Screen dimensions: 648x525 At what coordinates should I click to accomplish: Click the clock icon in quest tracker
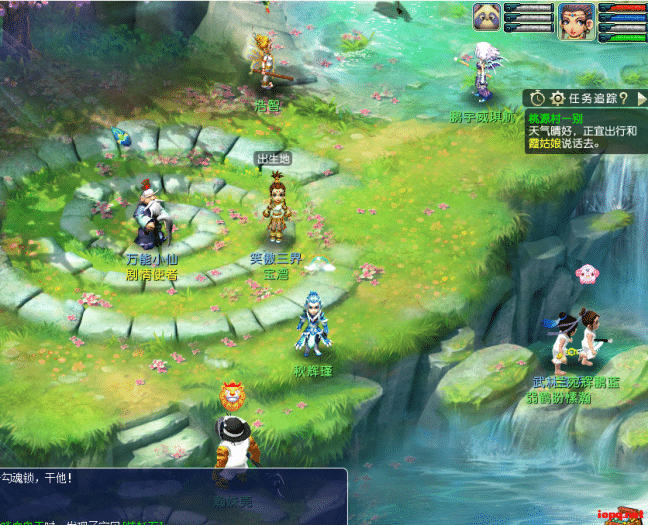coord(538,98)
